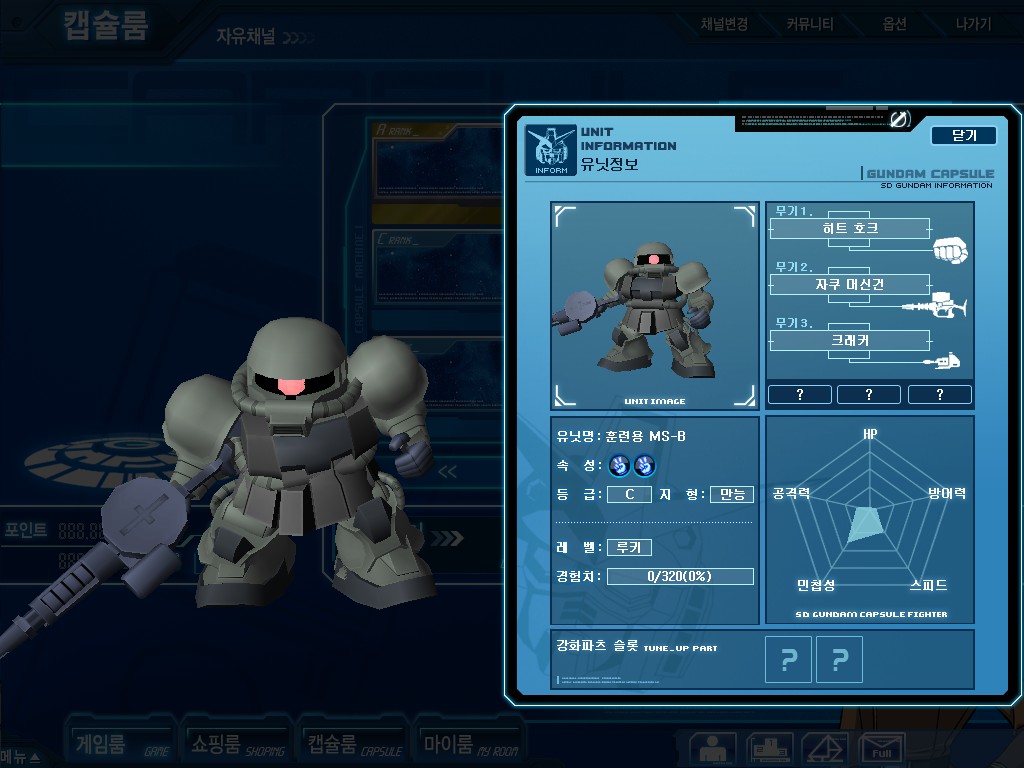Image resolution: width=1024 pixels, height=768 pixels.
Task: Select weapon 1 히트 호크
Action: pos(849,229)
